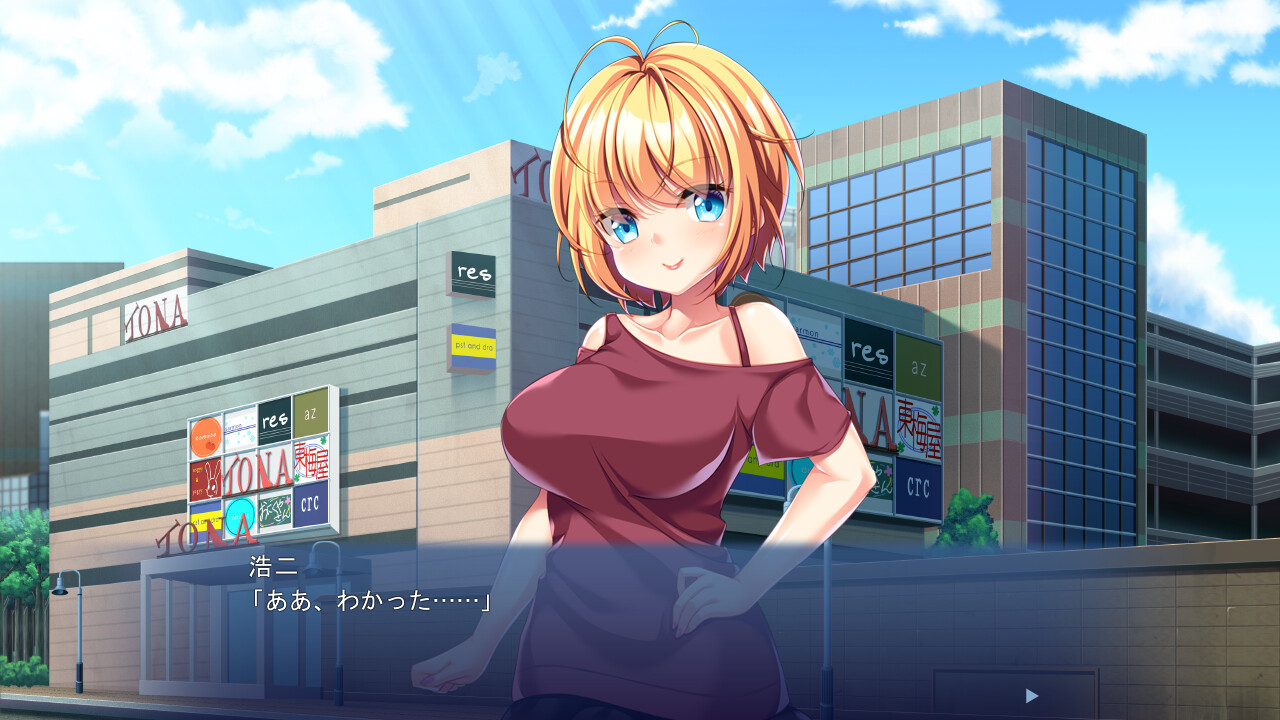Viewport: 1280px width, 720px height.
Task: Click the dialogue line ああ、わかった……
Action: (370, 603)
